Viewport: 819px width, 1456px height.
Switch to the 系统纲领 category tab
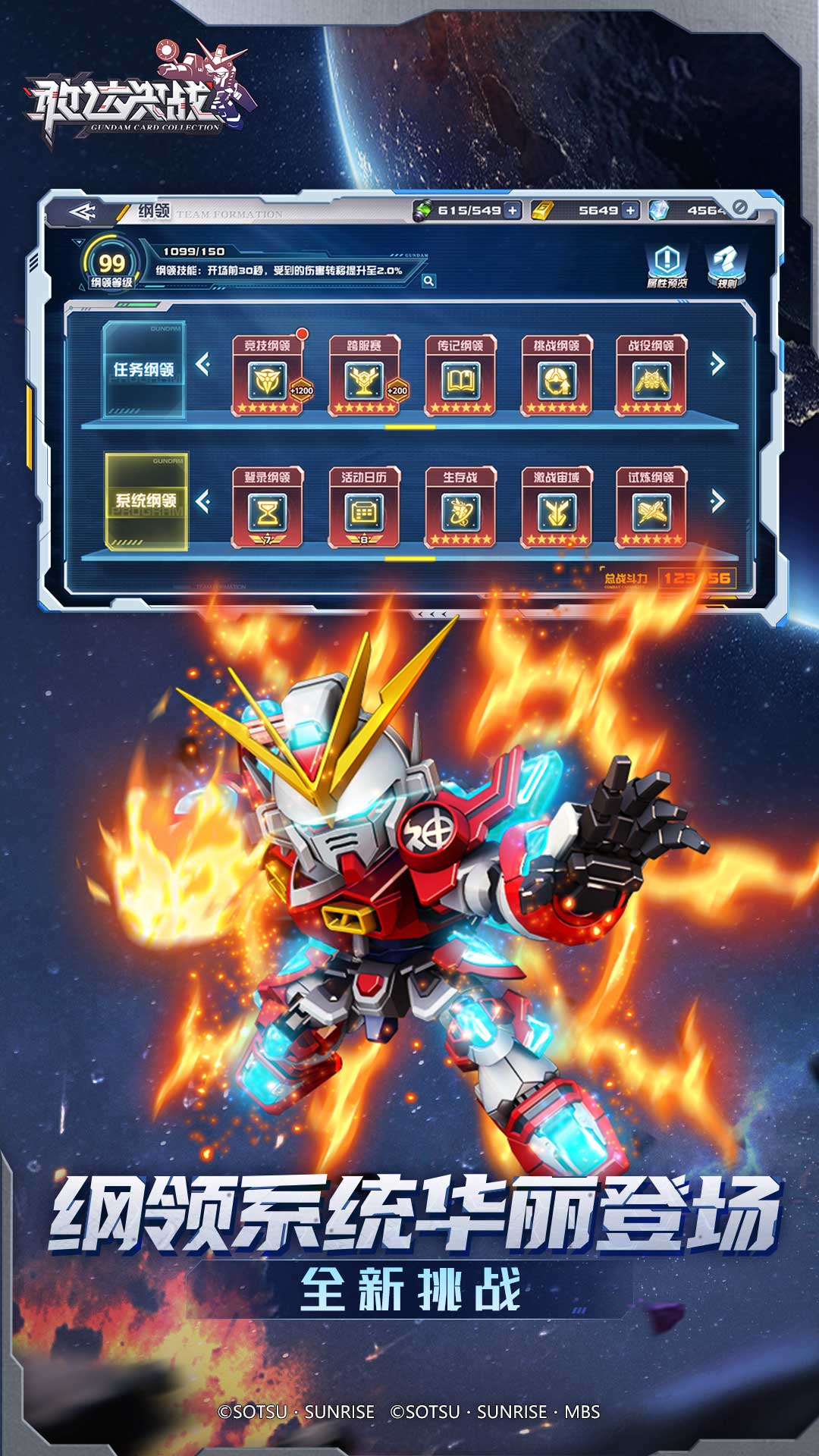click(x=146, y=501)
